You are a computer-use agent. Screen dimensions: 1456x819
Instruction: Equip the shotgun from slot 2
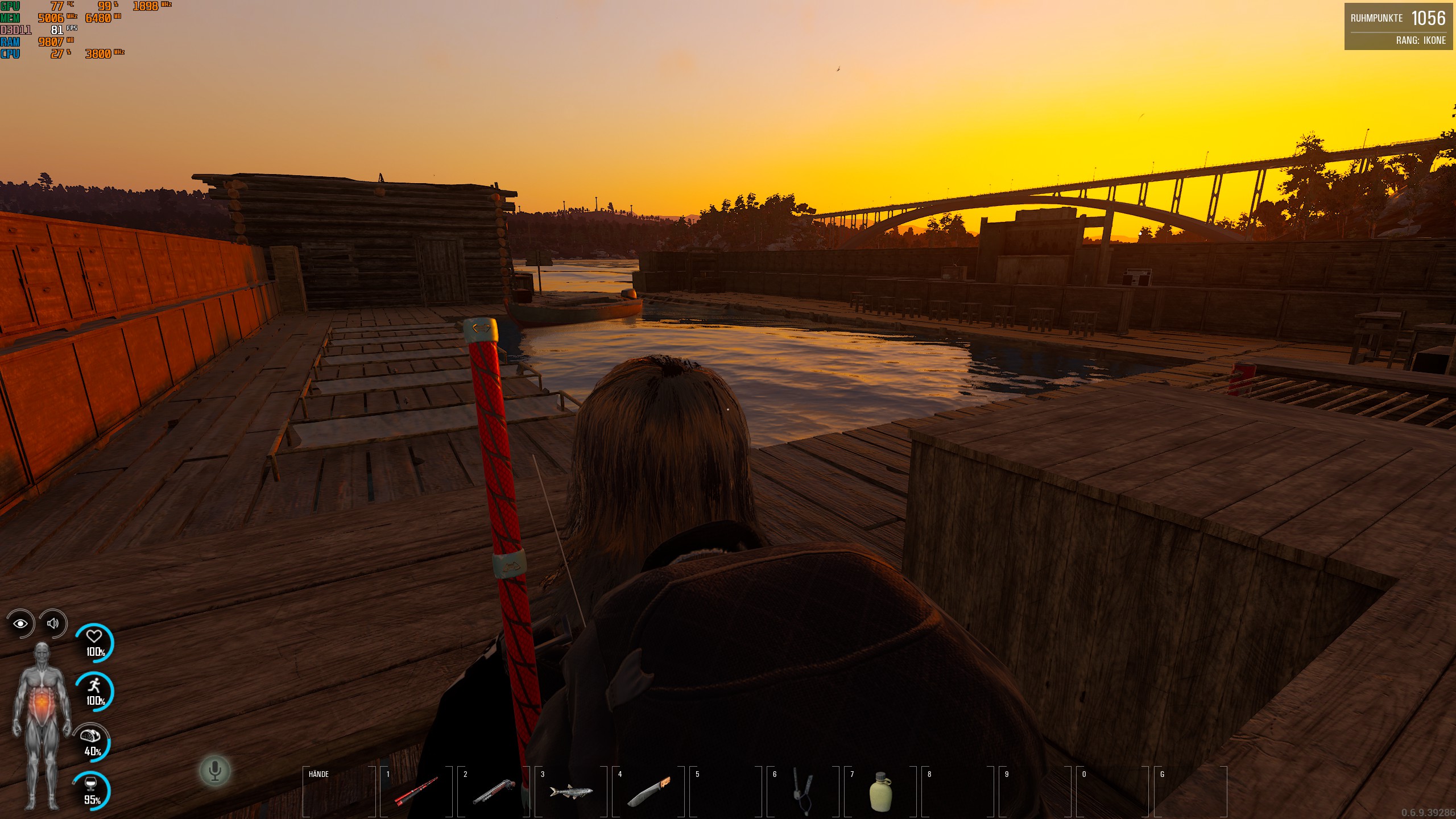[494, 791]
